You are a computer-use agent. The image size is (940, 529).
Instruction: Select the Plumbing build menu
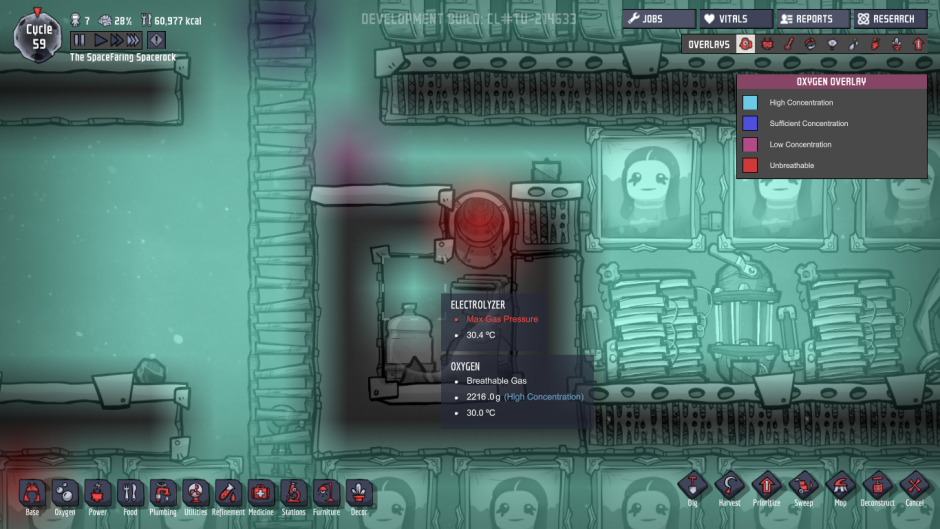pyautogui.click(x=162, y=494)
